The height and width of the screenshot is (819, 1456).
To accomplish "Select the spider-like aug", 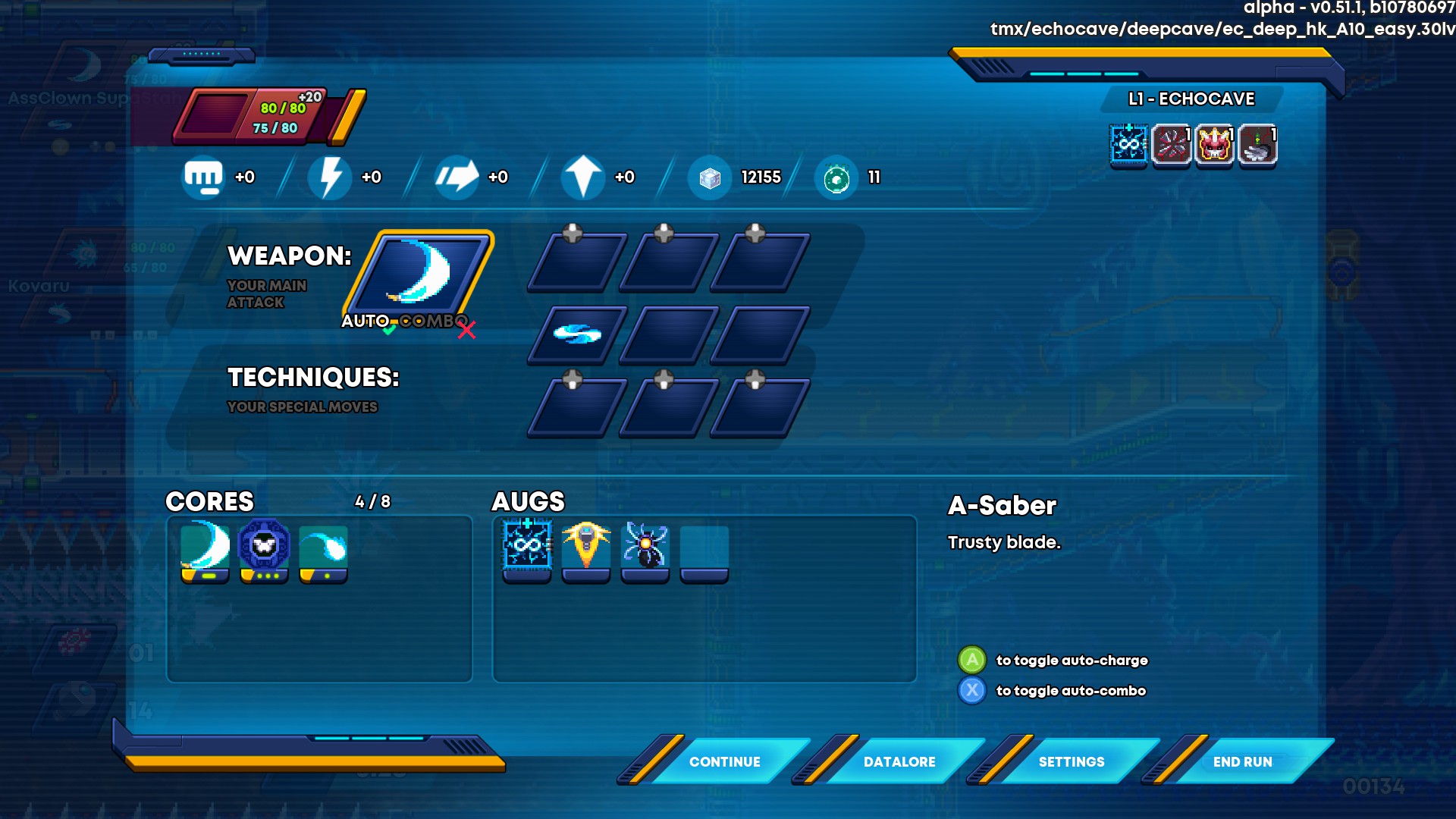I will pyautogui.click(x=645, y=546).
